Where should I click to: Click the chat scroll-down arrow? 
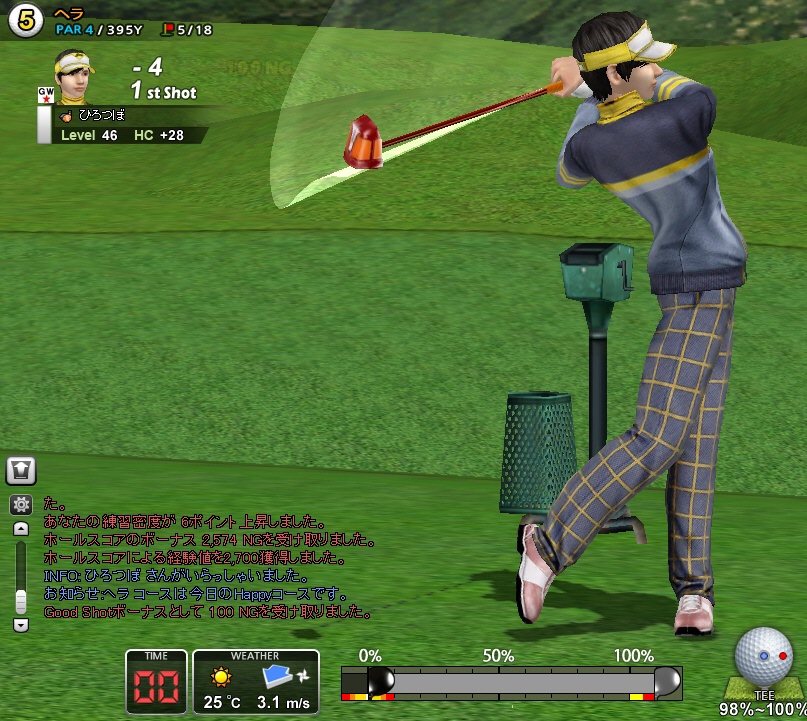click(x=20, y=624)
